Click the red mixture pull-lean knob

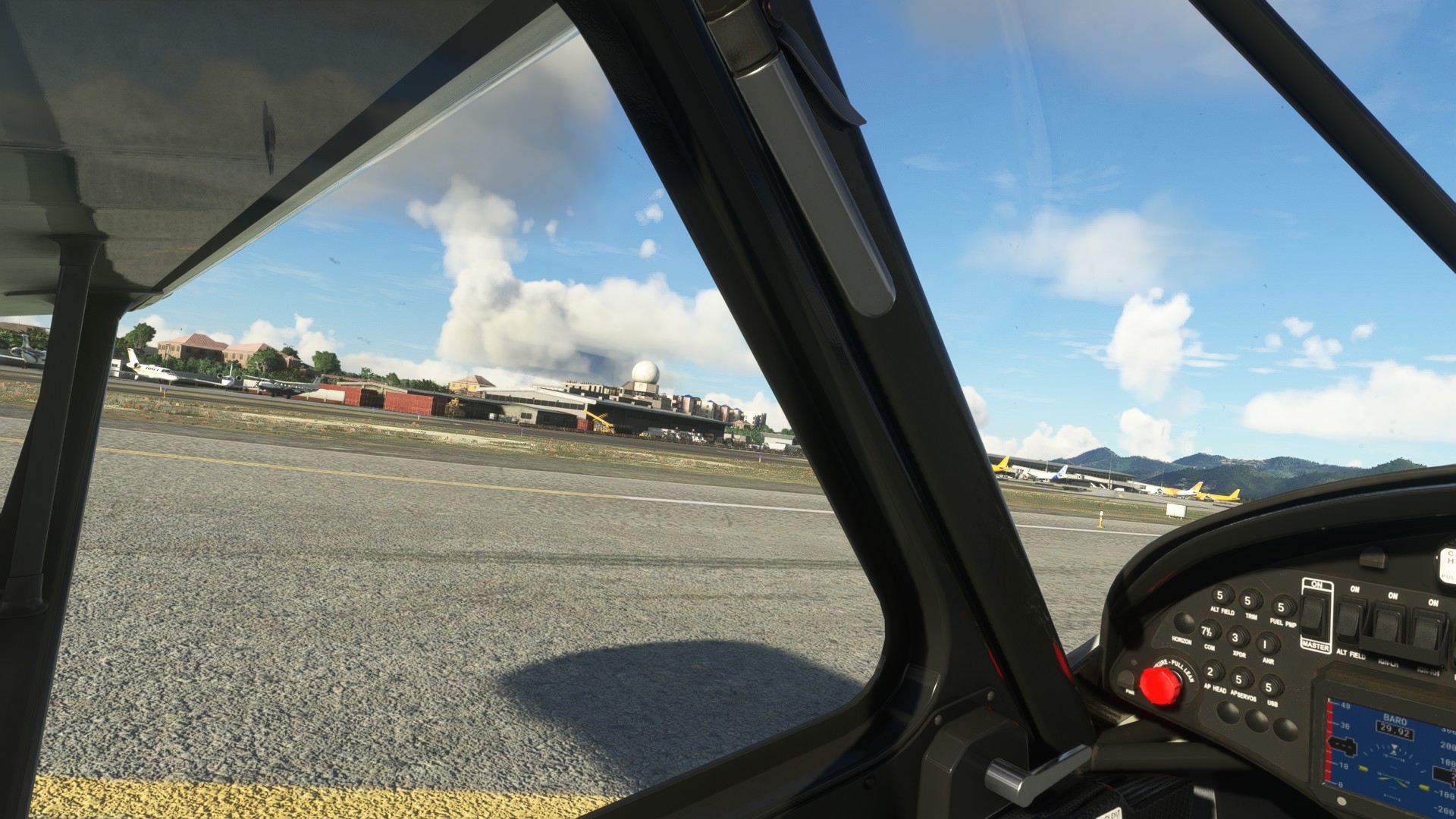(x=1159, y=685)
